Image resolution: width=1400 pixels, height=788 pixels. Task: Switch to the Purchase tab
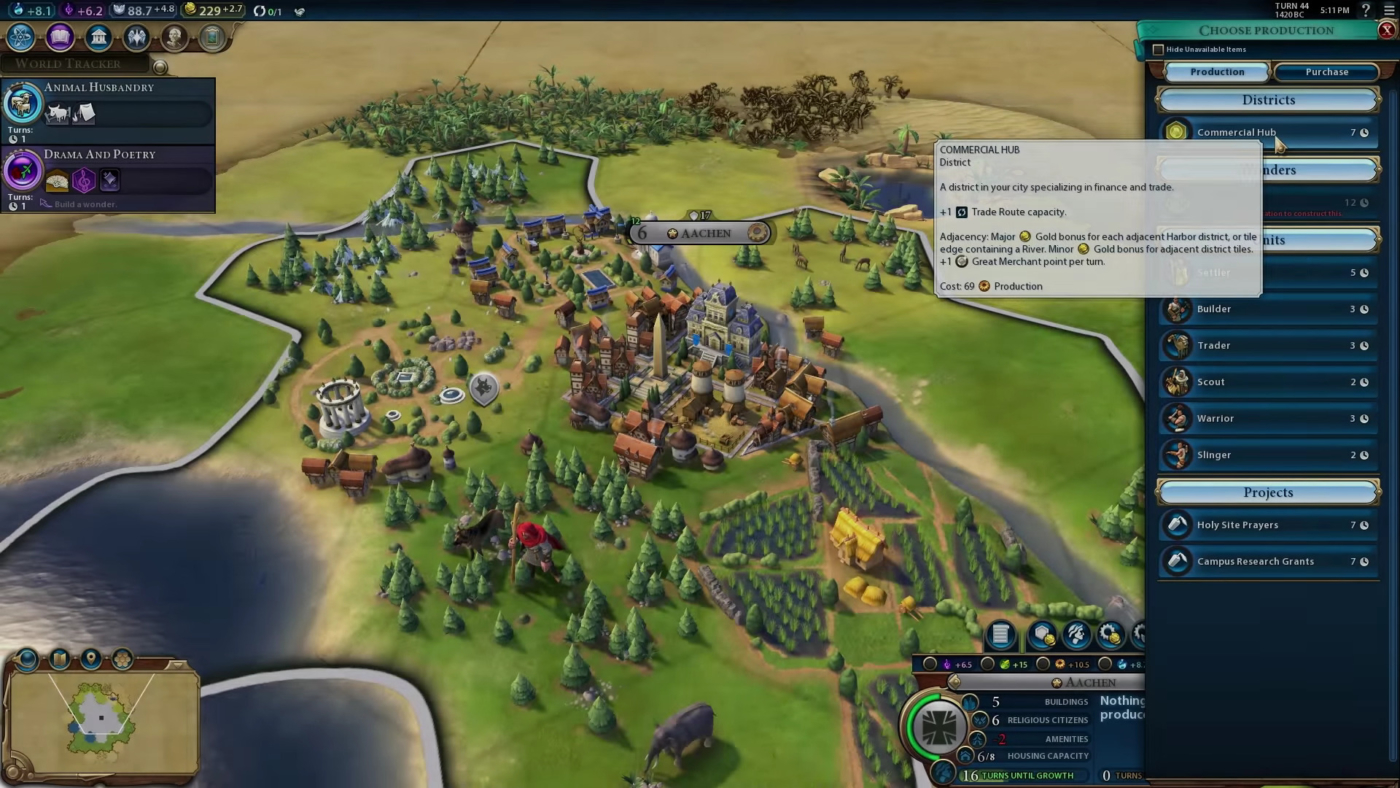(x=1326, y=71)
